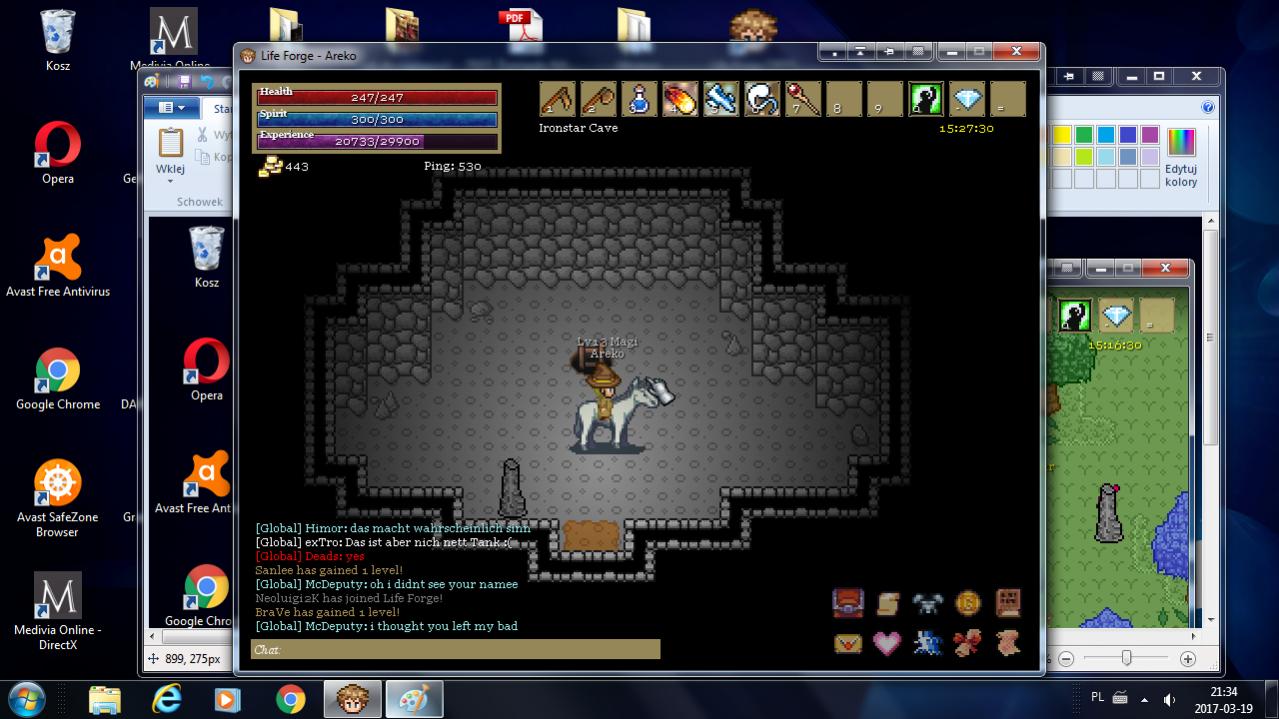Screen dimensions: 1279x719
Task: Select the pickaxe in hotbar slot 1
Action: (557, 99)
